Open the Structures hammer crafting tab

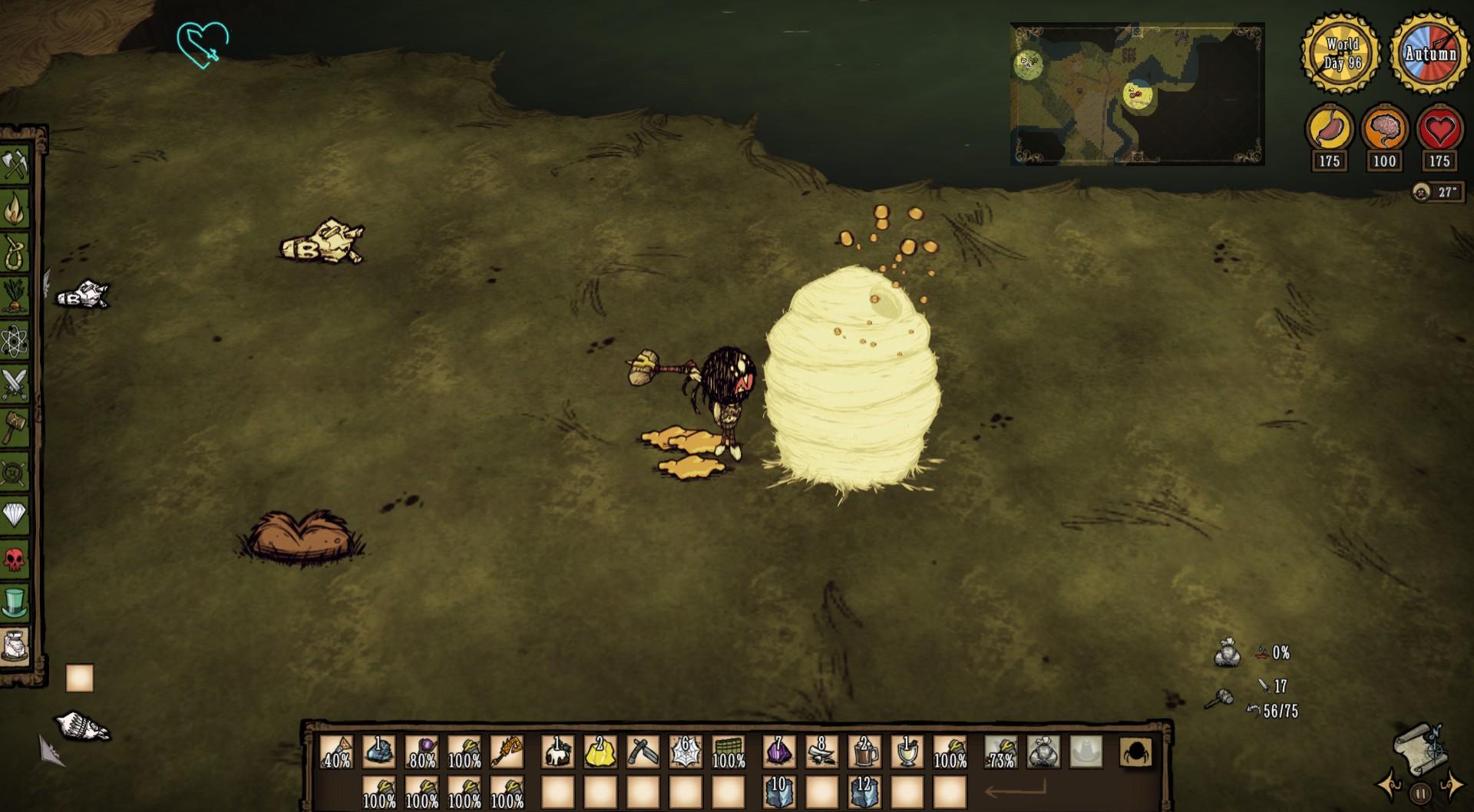tap(15, 427)
